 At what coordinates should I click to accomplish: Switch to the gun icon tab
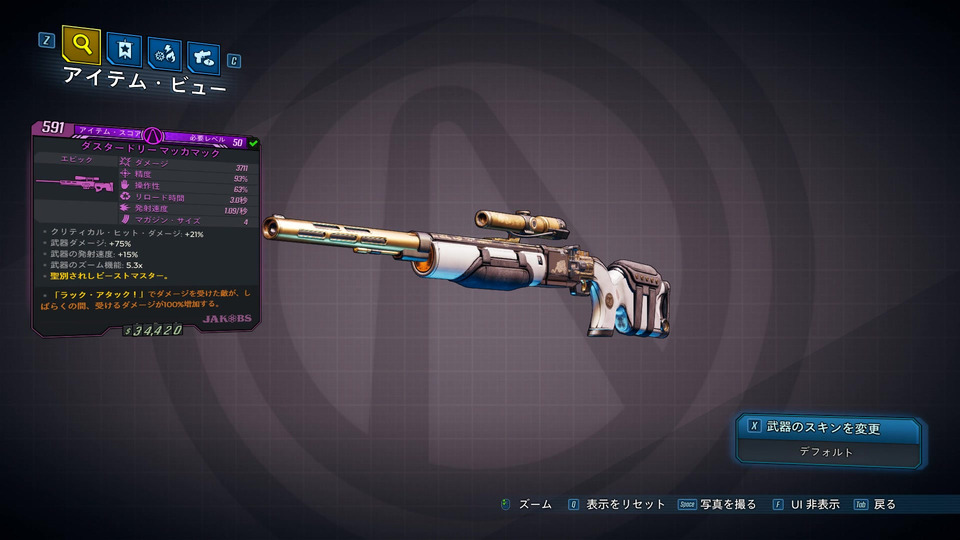[203, 55]
